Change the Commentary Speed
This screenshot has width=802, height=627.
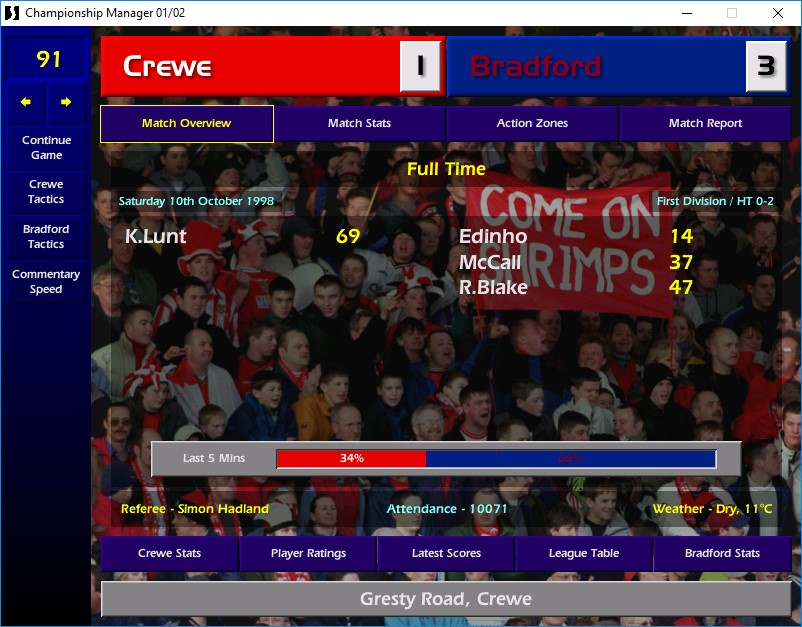click(x=46, y=281)
